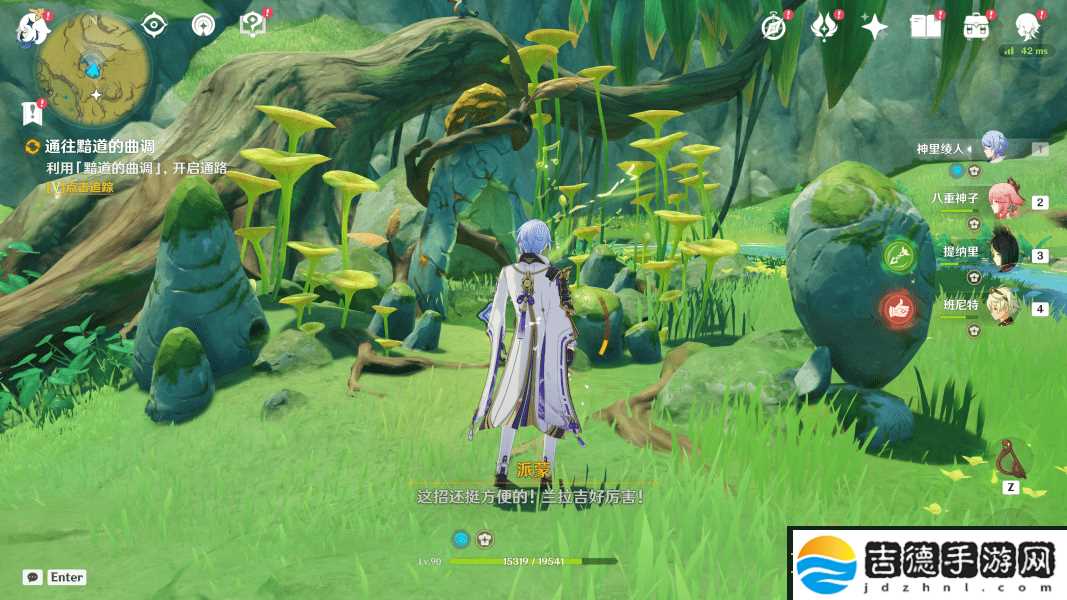Viewport: 1067px width, 600px height.
Task: Open the compass events icon
Action: pos(772,27)
